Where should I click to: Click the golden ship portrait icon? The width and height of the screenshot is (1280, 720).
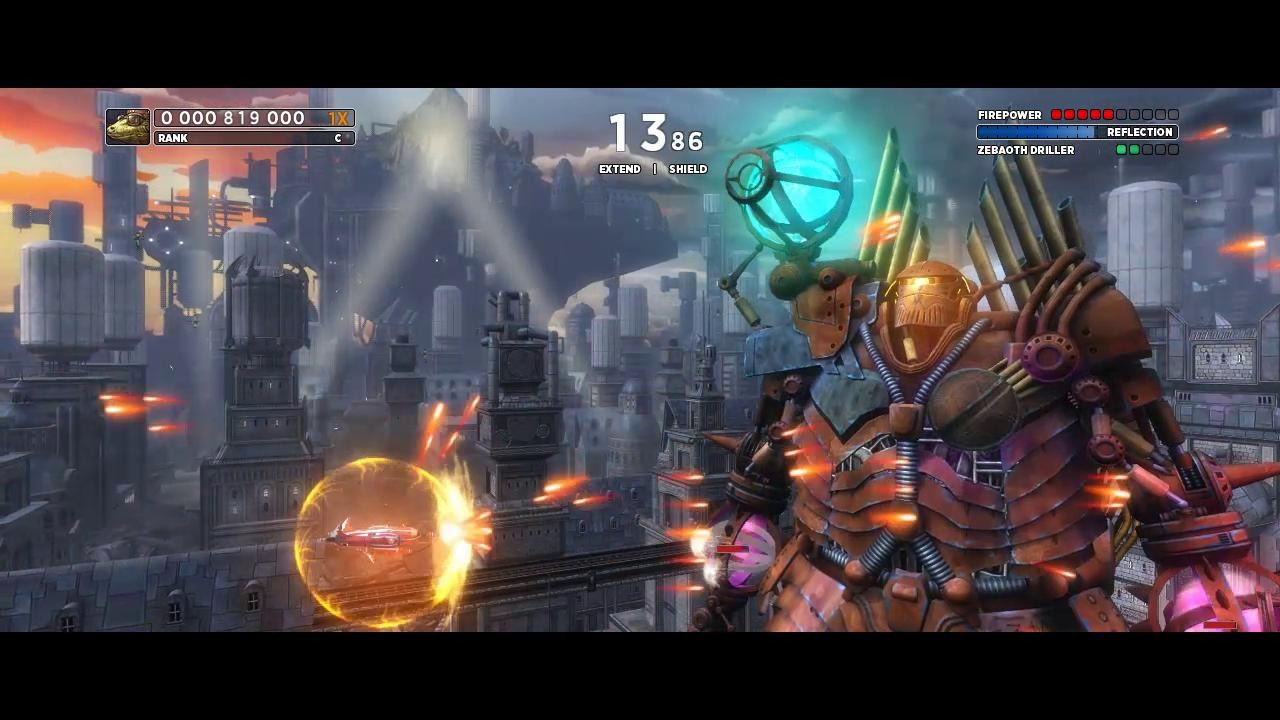pos(128,127)
